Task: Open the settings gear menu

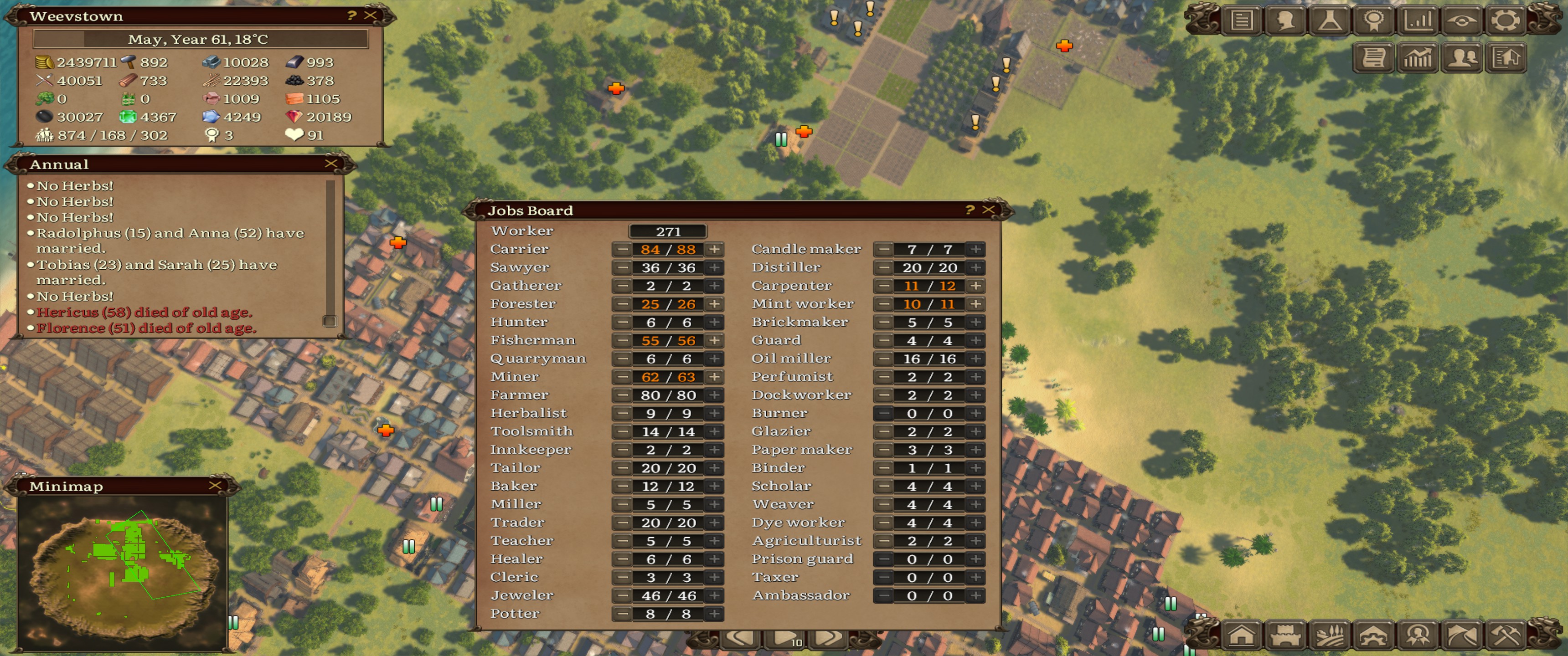Action: 1505,20
